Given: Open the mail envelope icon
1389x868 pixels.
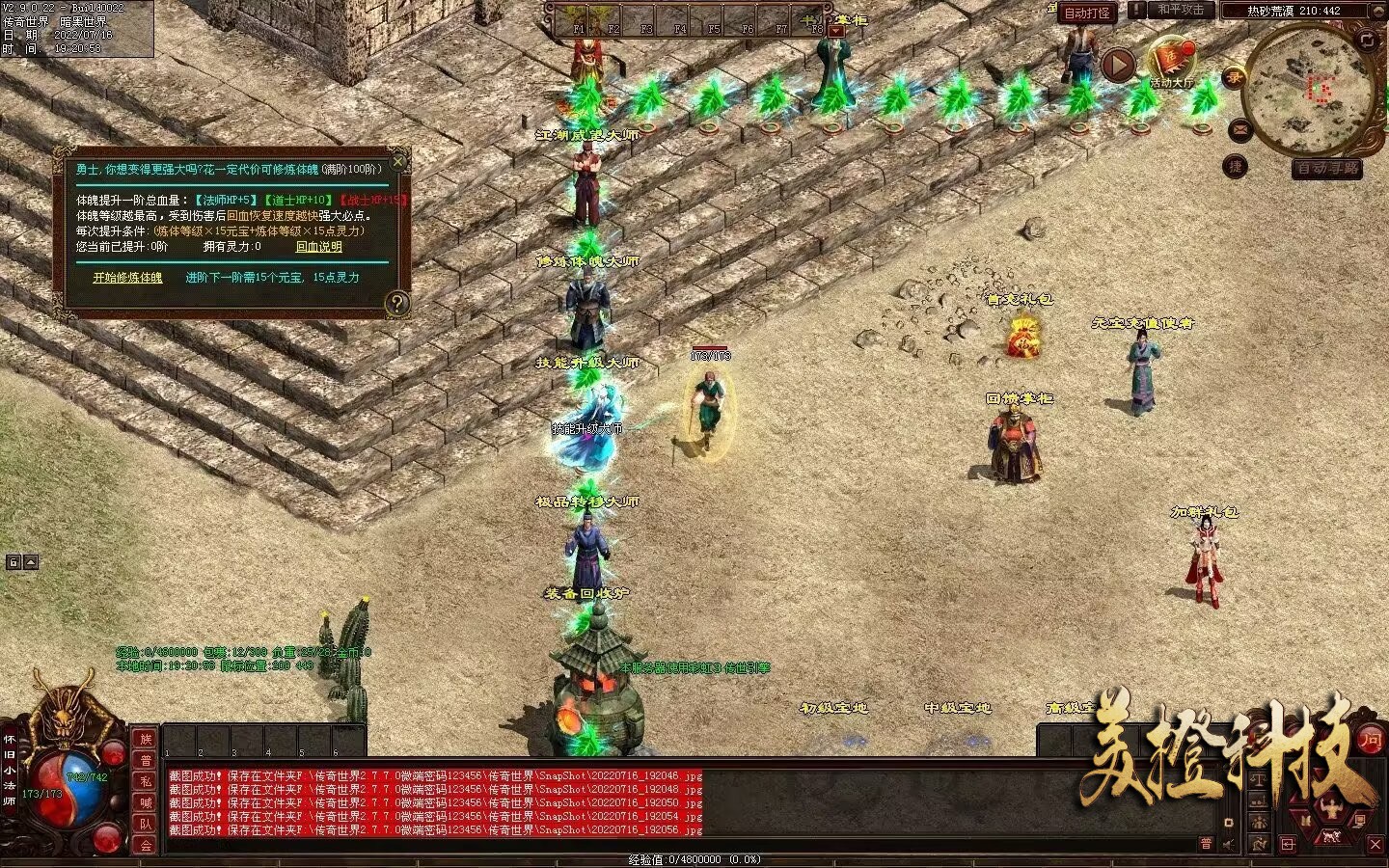Looking at the screenshot, I should (1239, 130).
